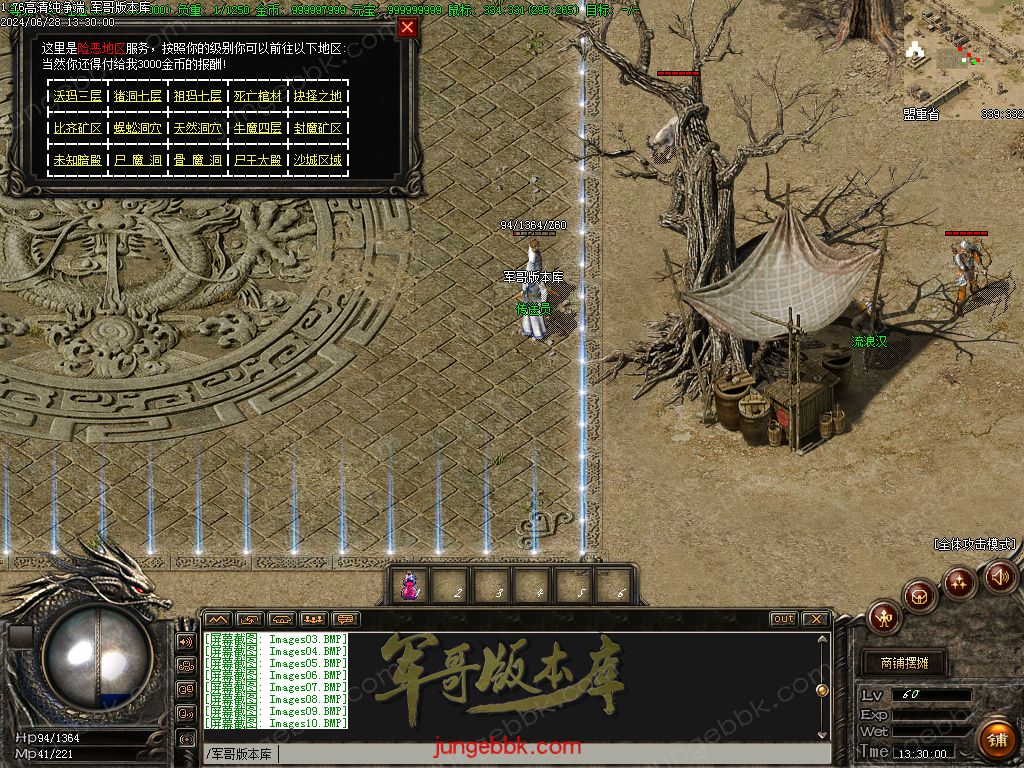Open the character equipment panel icon
This screenshot has height=768, width=1024.
coord(884,617)
